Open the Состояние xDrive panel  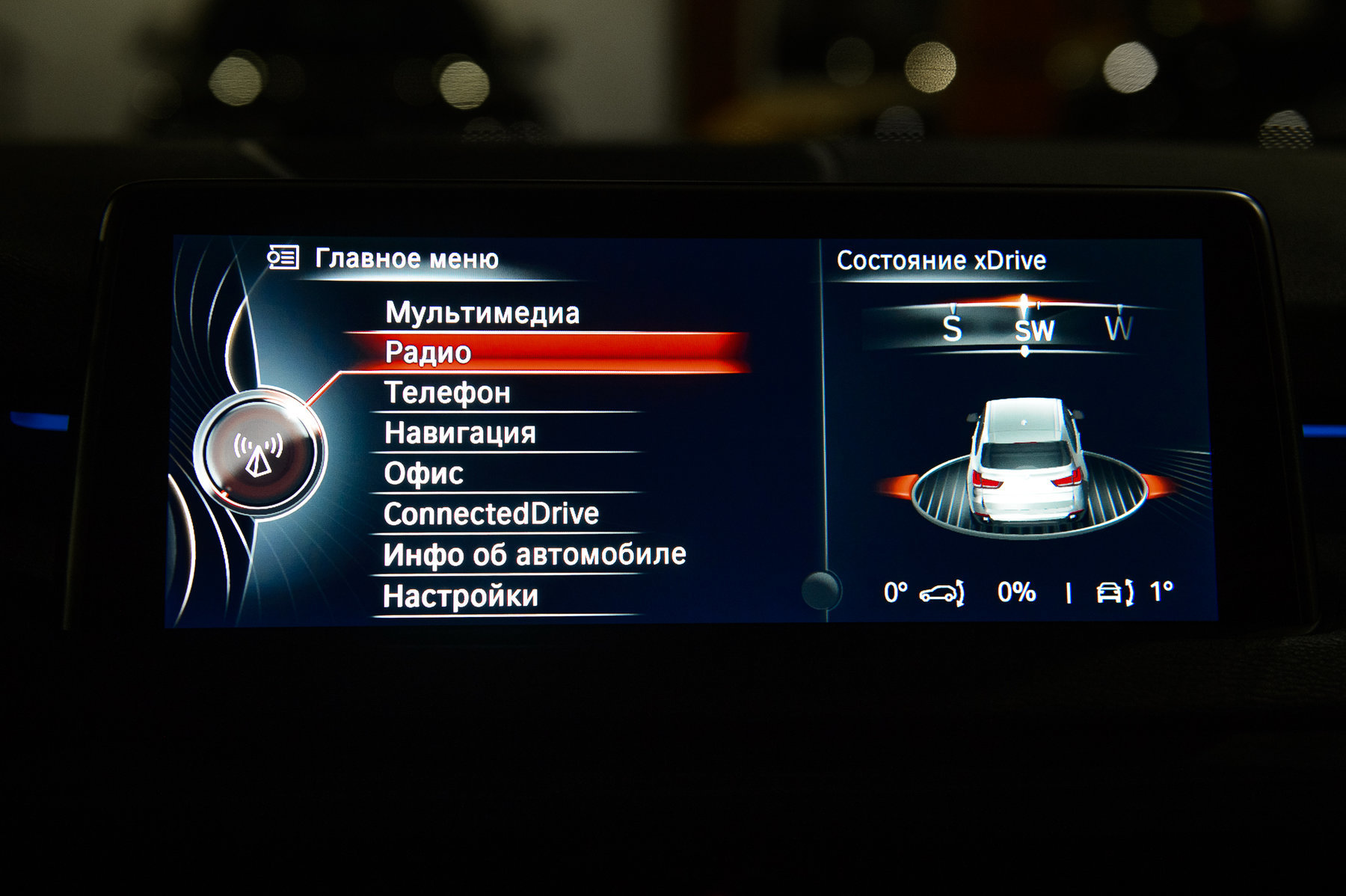941,261
